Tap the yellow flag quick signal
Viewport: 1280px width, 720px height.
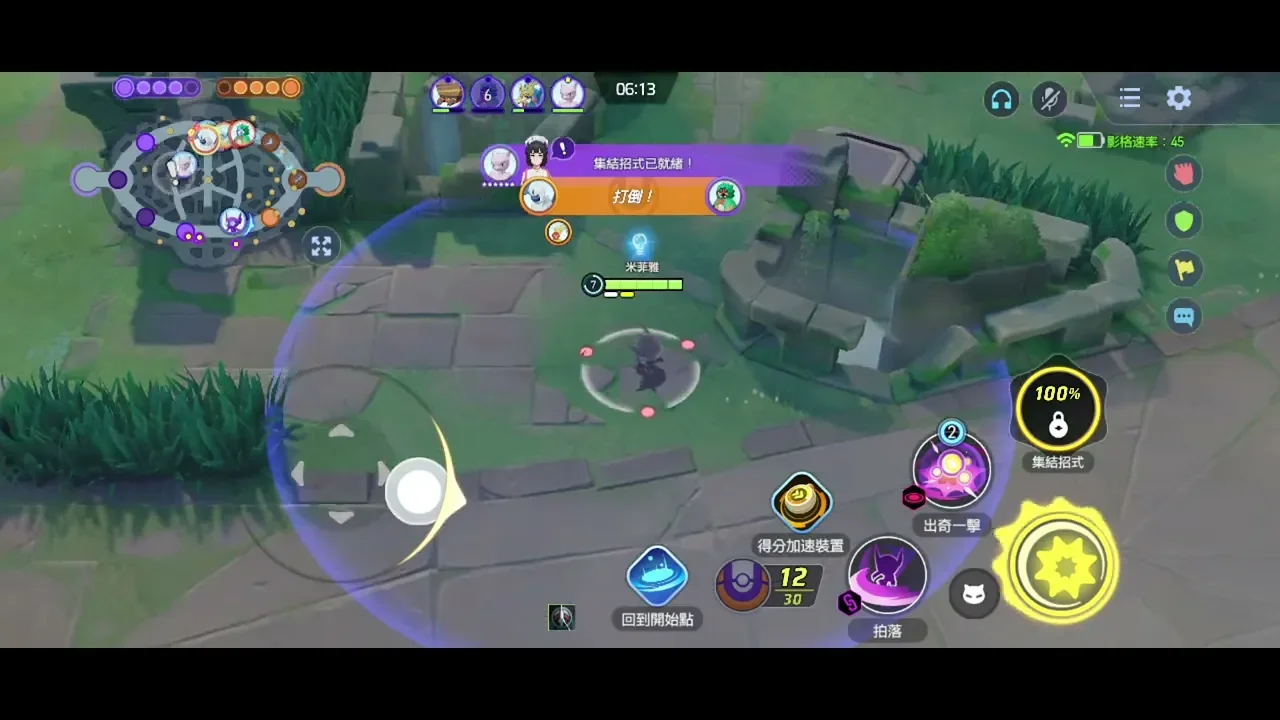[1184, 269]
